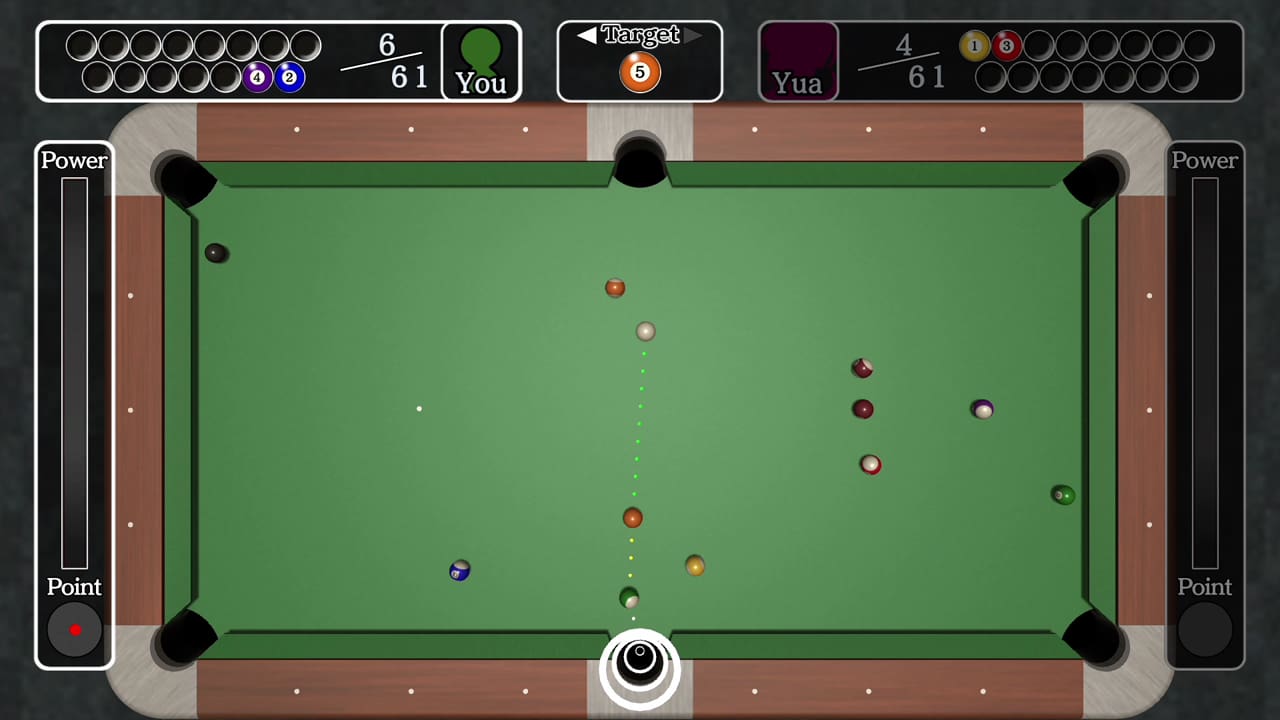Click the 5-ball target icon
Viewport: 1280px width, 720px height.
point(638,72)
